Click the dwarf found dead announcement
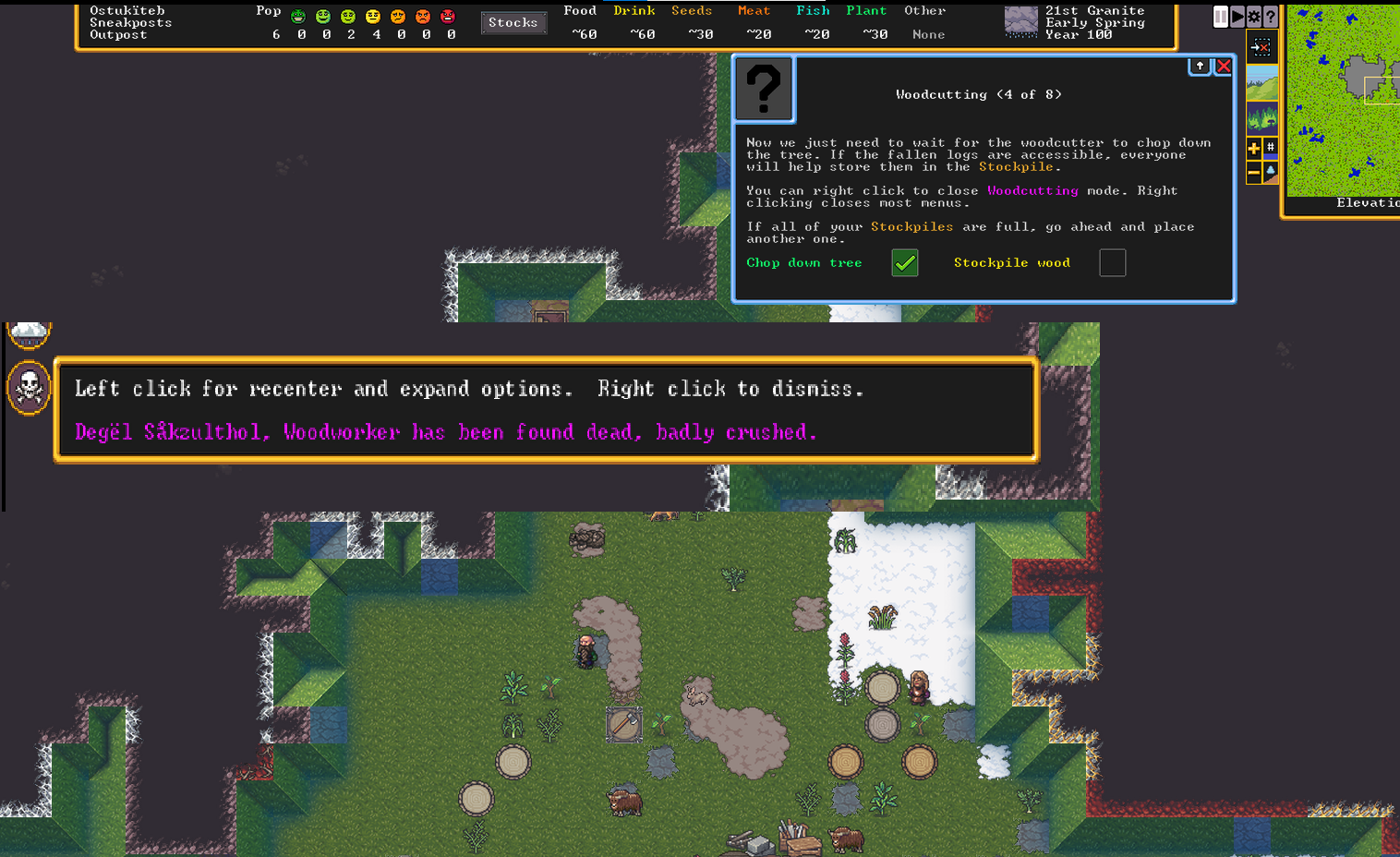The height and width of the screenshot is (857, 1400). pos(445,432)
